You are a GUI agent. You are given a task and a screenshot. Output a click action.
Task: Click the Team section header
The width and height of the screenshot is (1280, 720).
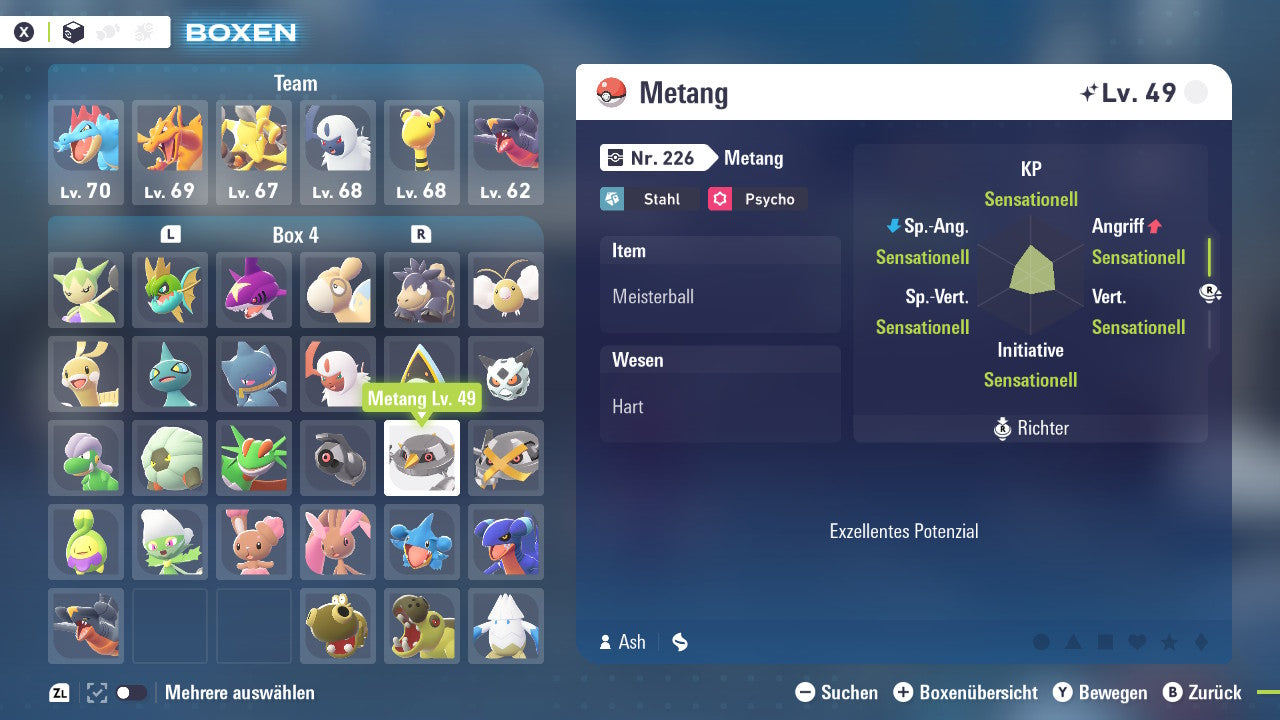pyautogui.click(x=296, y=83)
